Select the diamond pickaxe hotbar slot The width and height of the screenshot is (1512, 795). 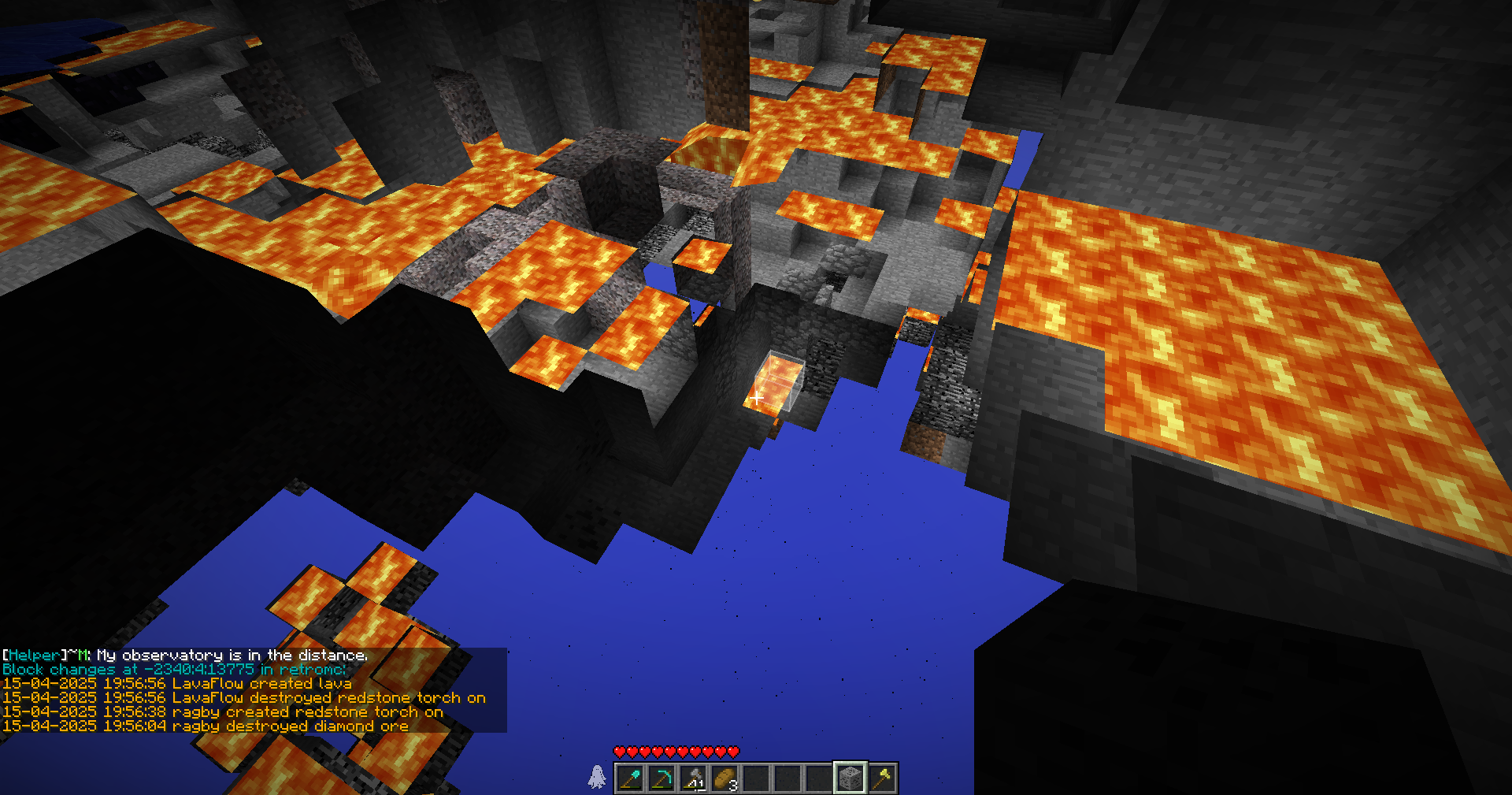click(x=661, y=778)
